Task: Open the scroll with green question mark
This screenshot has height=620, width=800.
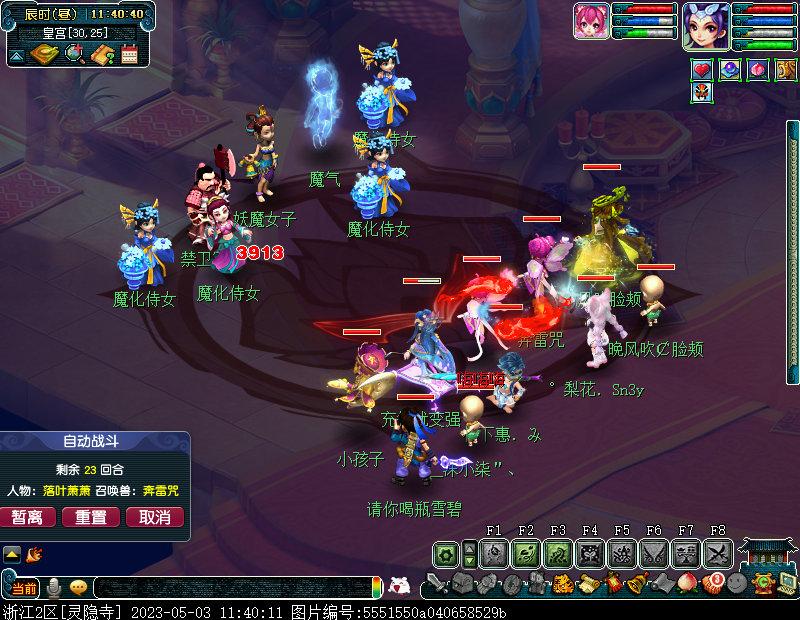Action: click(101, 55)
